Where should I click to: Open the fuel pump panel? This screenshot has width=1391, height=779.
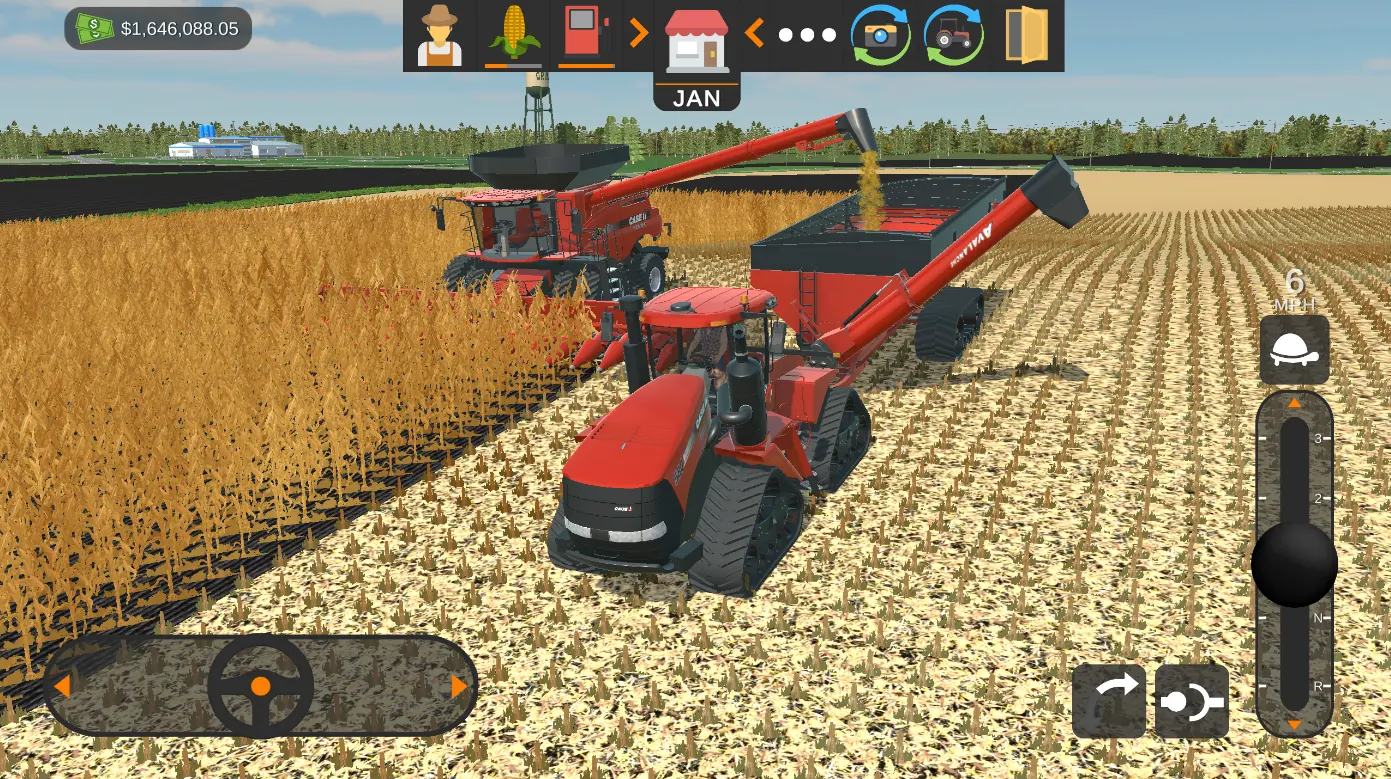pyautogui.click(x=586, y=31)
